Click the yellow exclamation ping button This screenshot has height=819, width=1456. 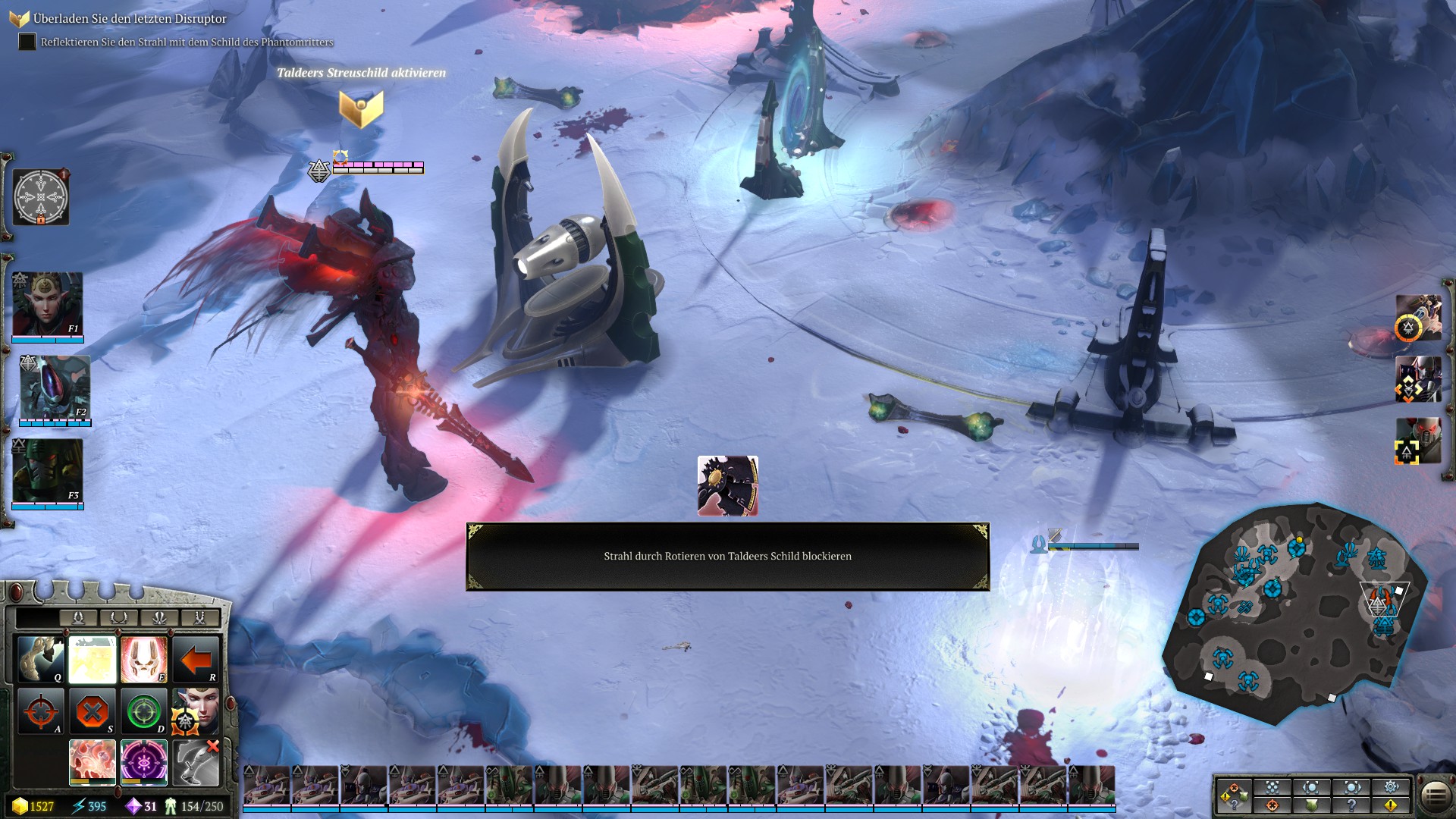(x=1391, y=805)
